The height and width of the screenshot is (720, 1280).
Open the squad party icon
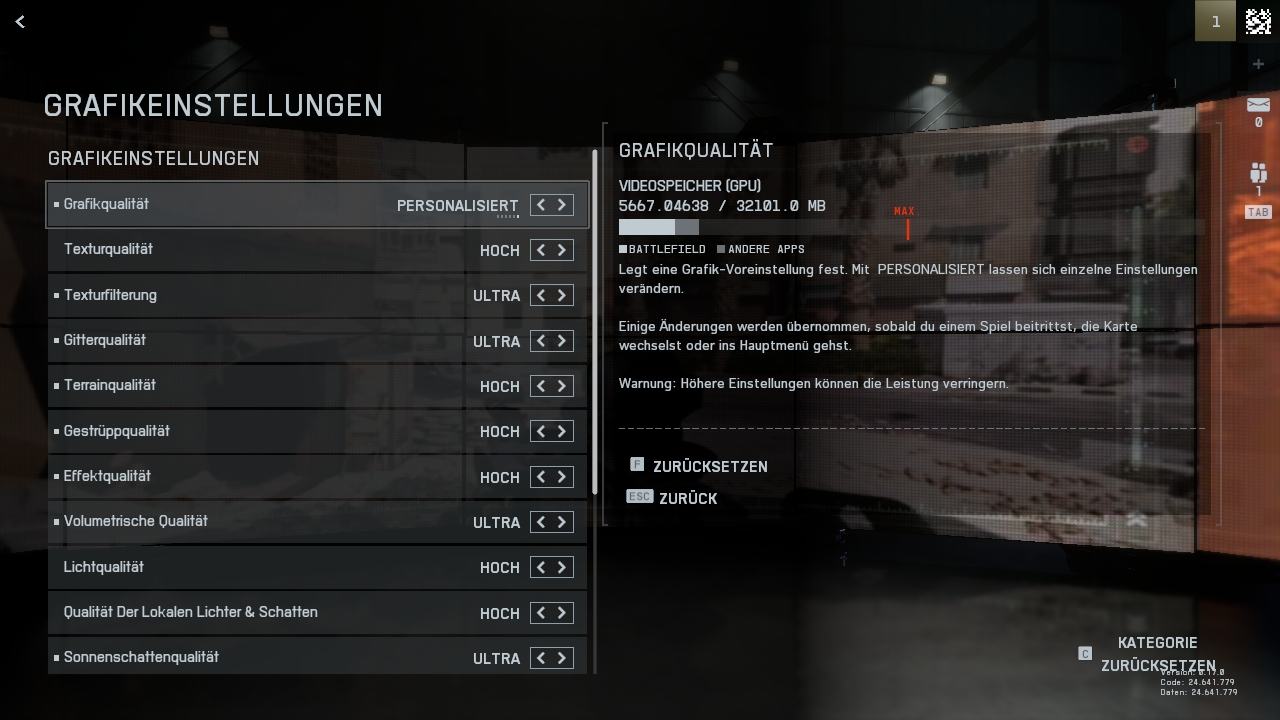point(1258,173)
